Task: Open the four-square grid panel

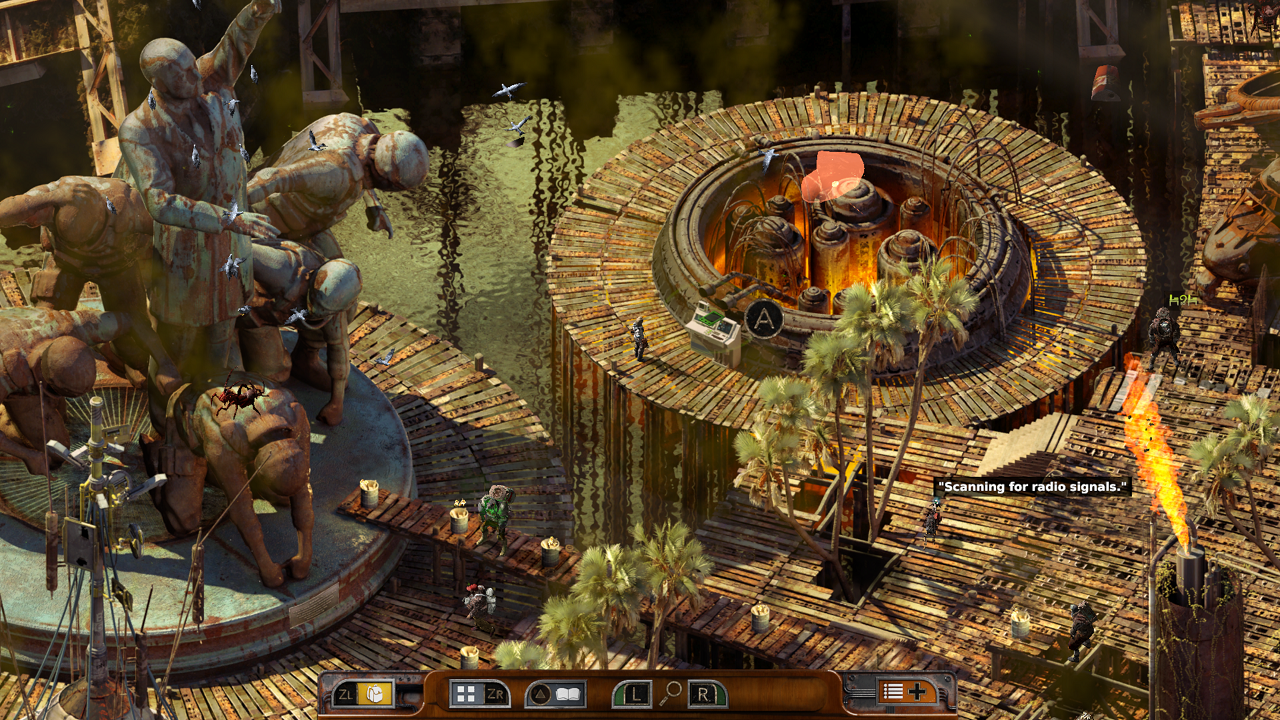Action: tap(464, 693)
